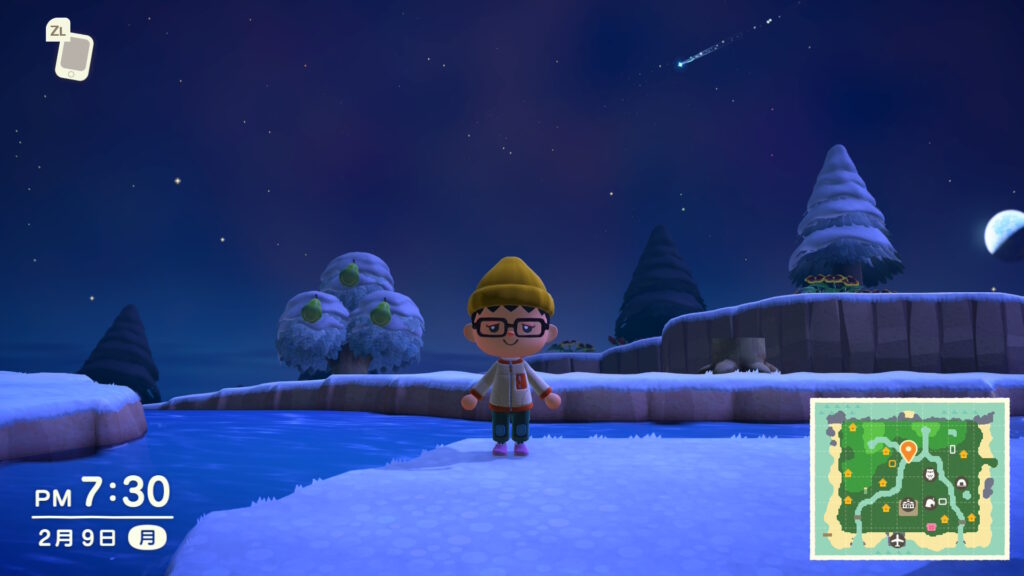
Task: Select the airport airplane icon on the minimap
Action: [x=896, y=540]
